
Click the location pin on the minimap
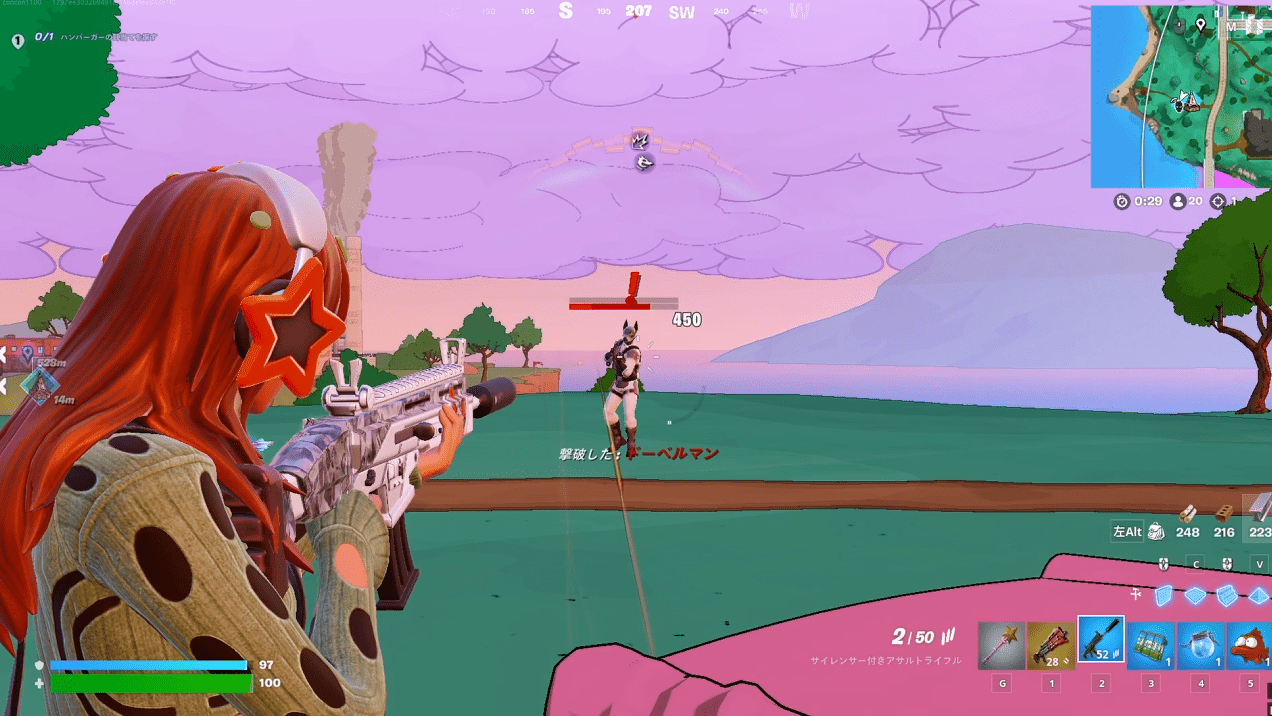pyautogui.click(x=1201, y=24)
